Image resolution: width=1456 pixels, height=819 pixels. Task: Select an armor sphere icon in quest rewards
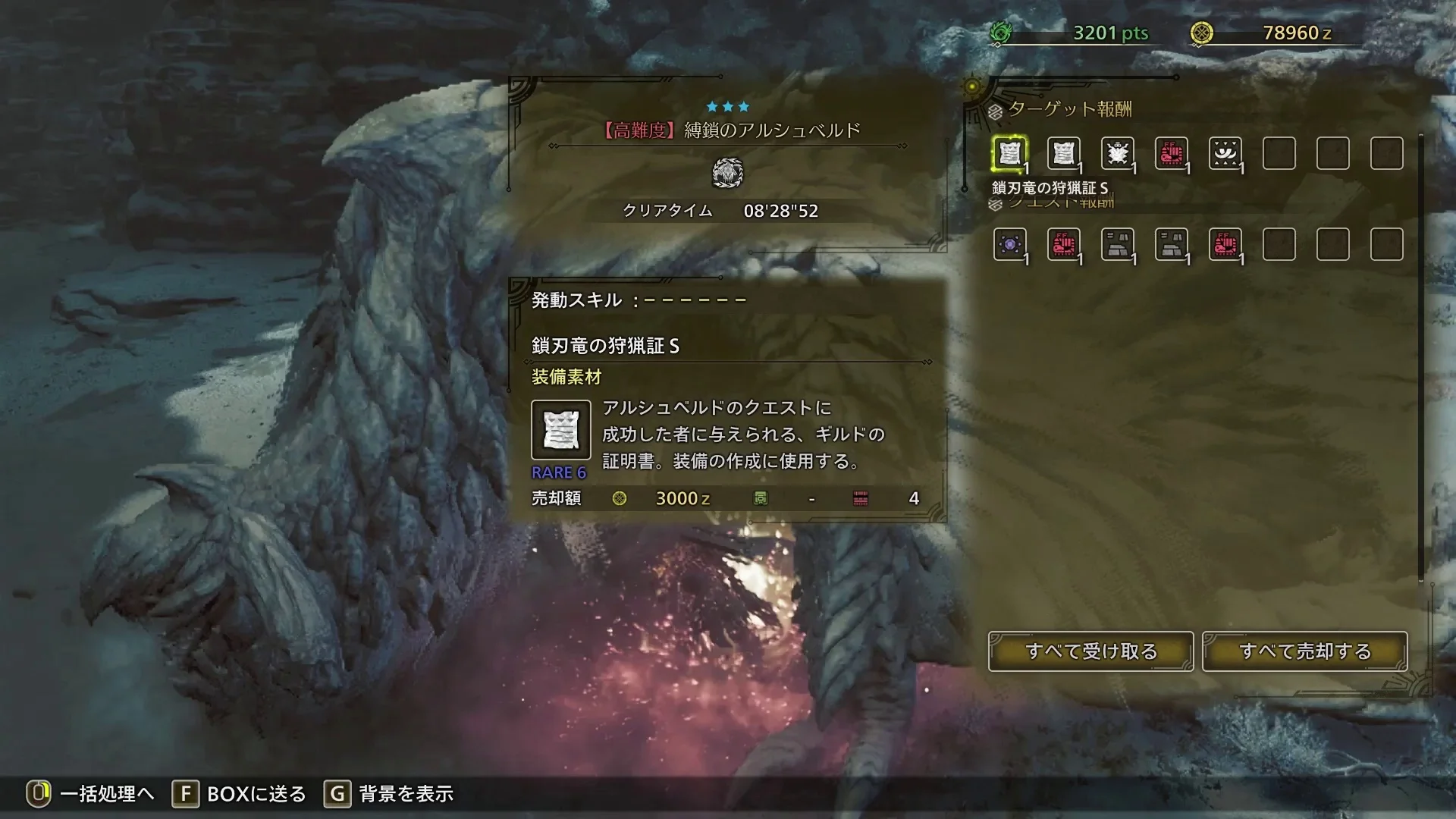tap(1118, 244)
